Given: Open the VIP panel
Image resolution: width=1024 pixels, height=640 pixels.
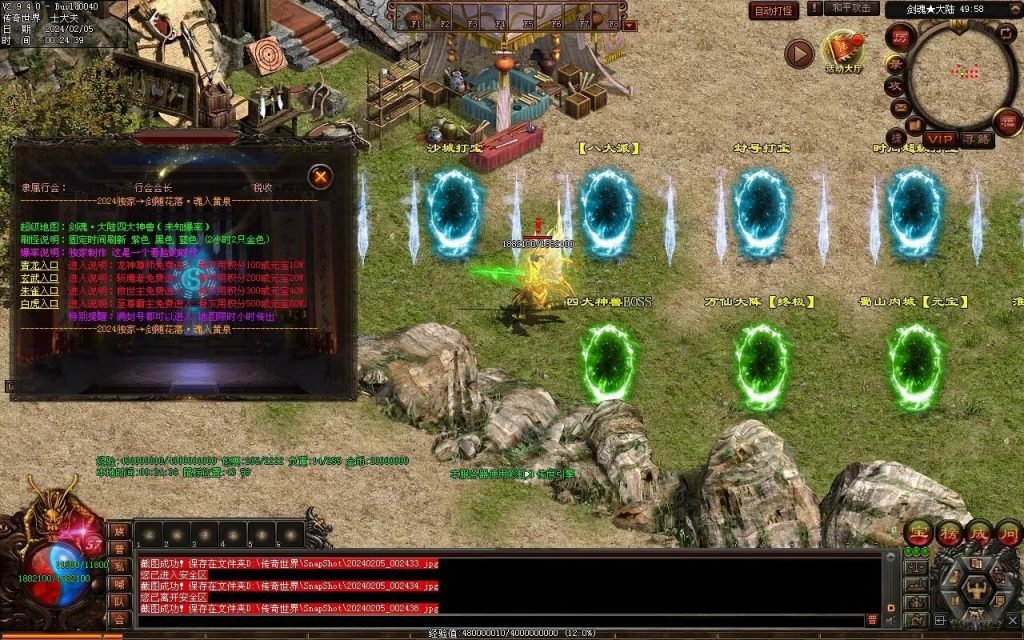Looking at the screenshot, I should click(x=940, y=138).
